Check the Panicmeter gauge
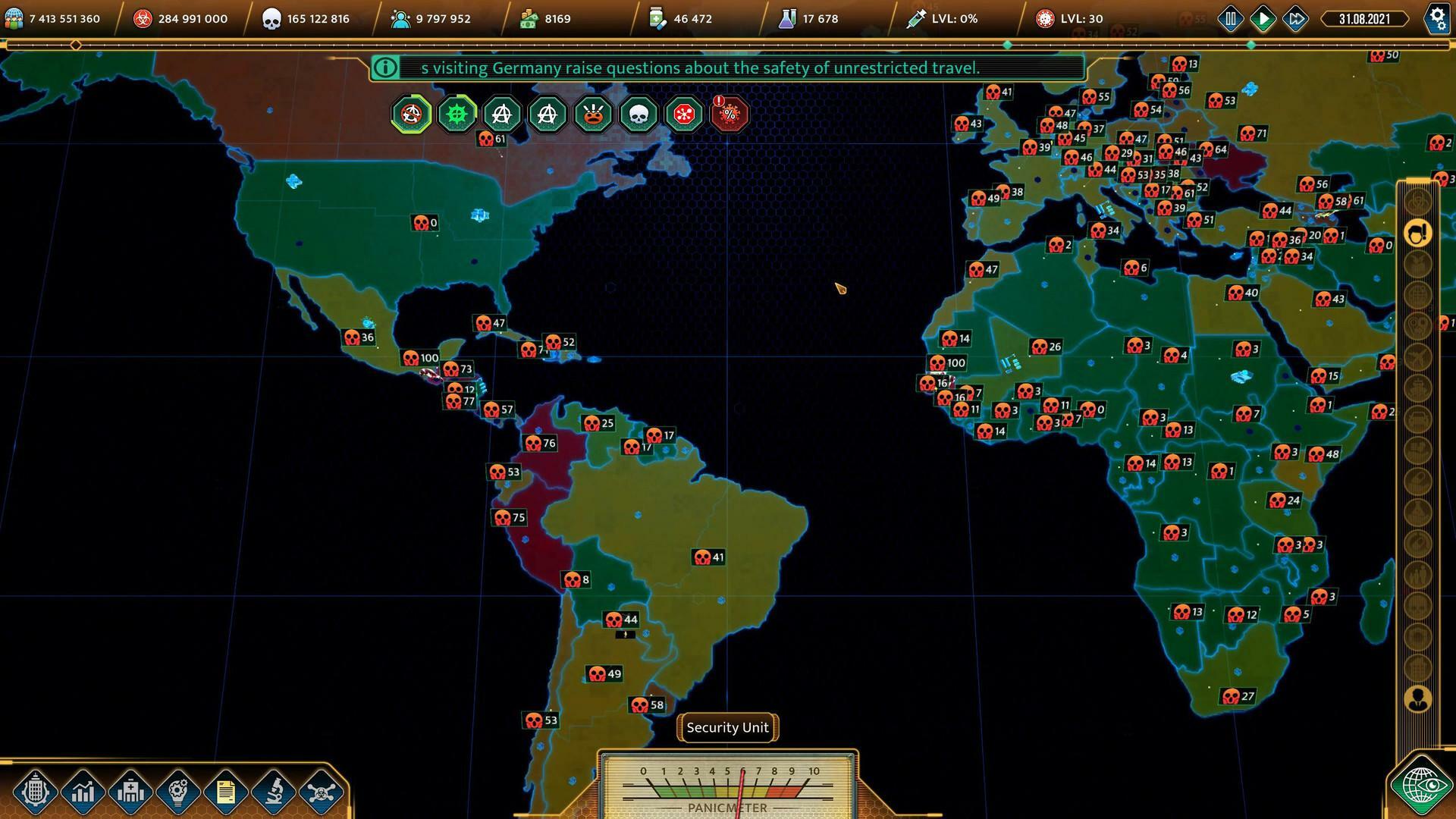This screenshot has height=819, width=1456. point(726,789)
